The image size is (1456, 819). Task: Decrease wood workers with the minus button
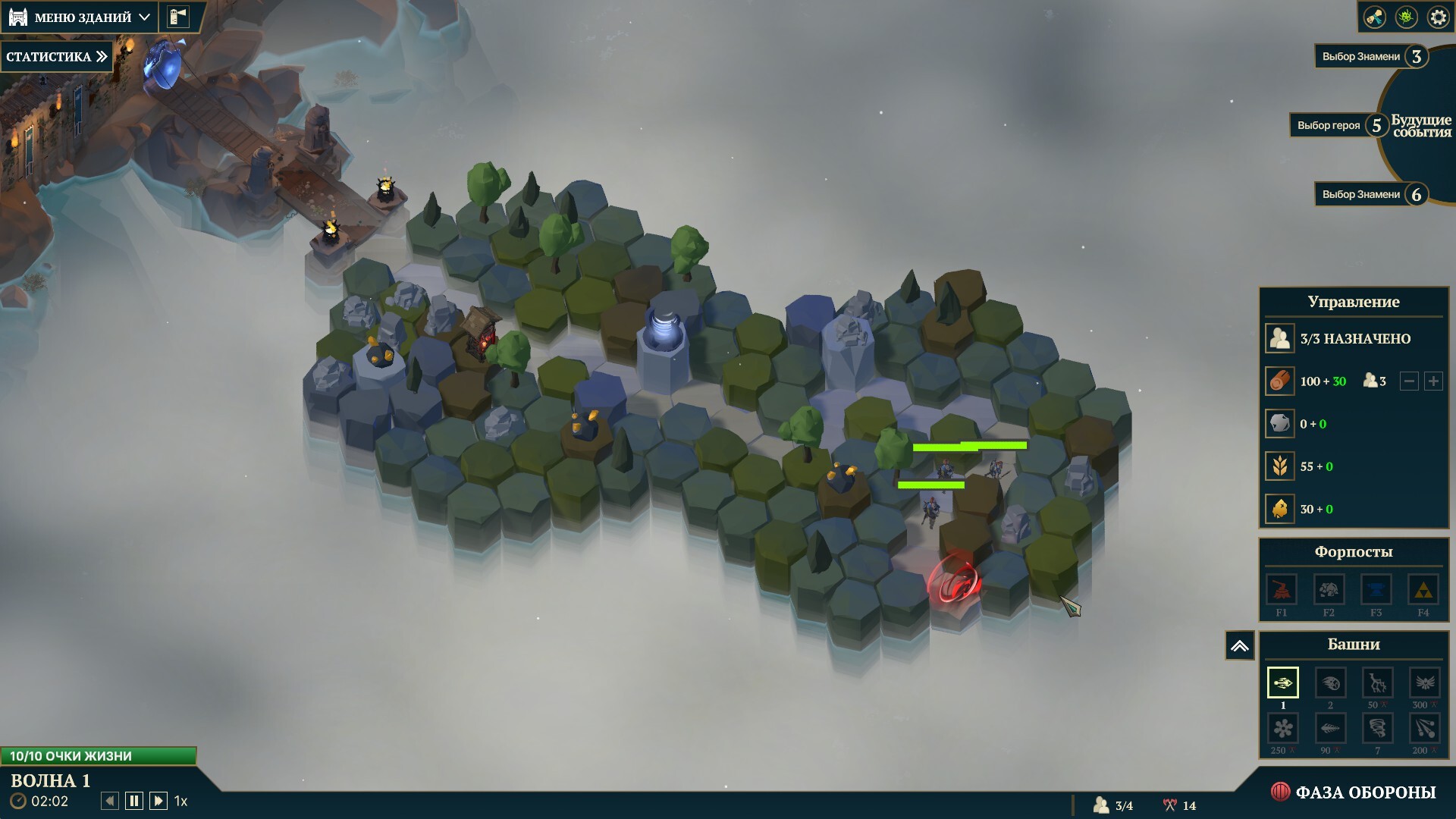pyautogui.click(x=1409, y=381)
